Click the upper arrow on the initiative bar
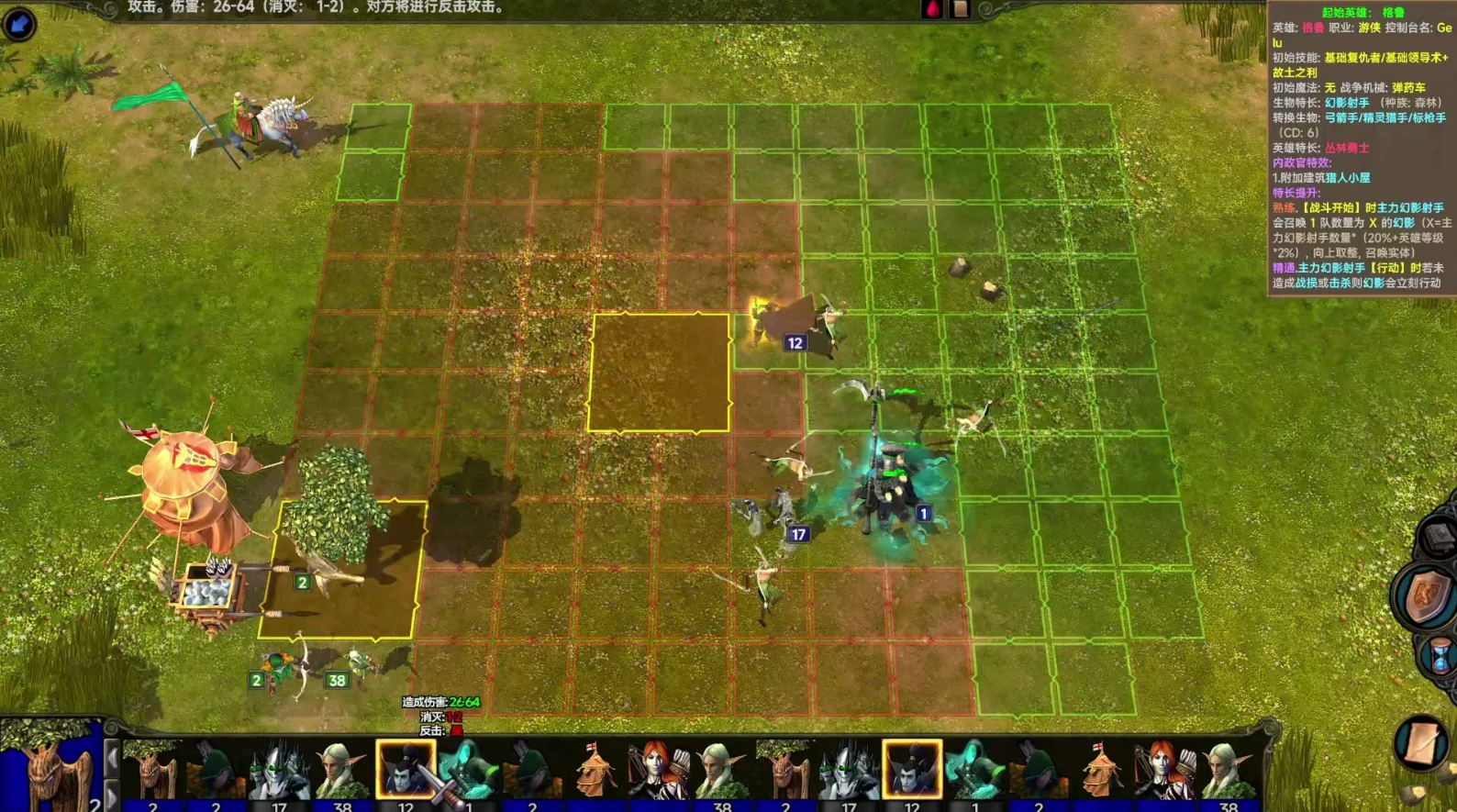Viewport: 1457px width, 812px height. point(111,759)
